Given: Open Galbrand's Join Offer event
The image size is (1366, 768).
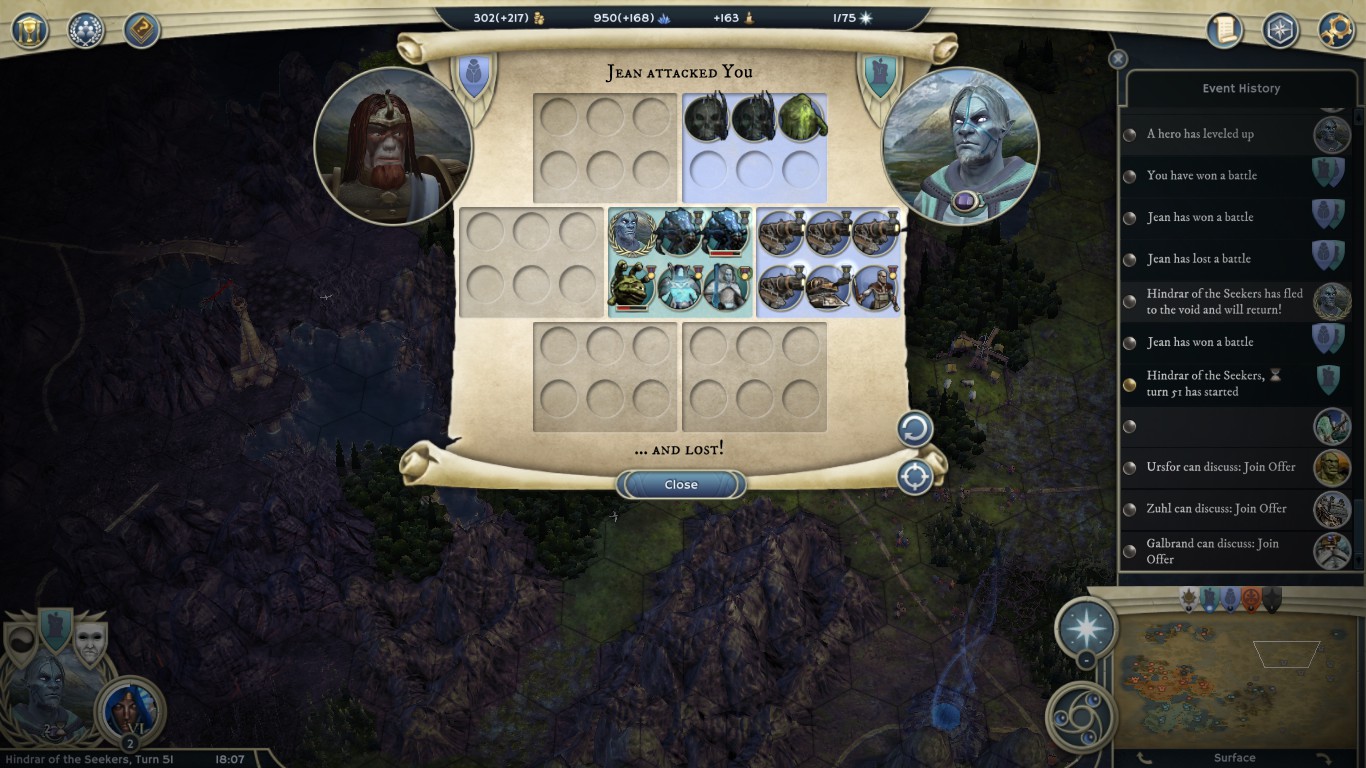Looking at the screenshot, I should point(1212,551).
